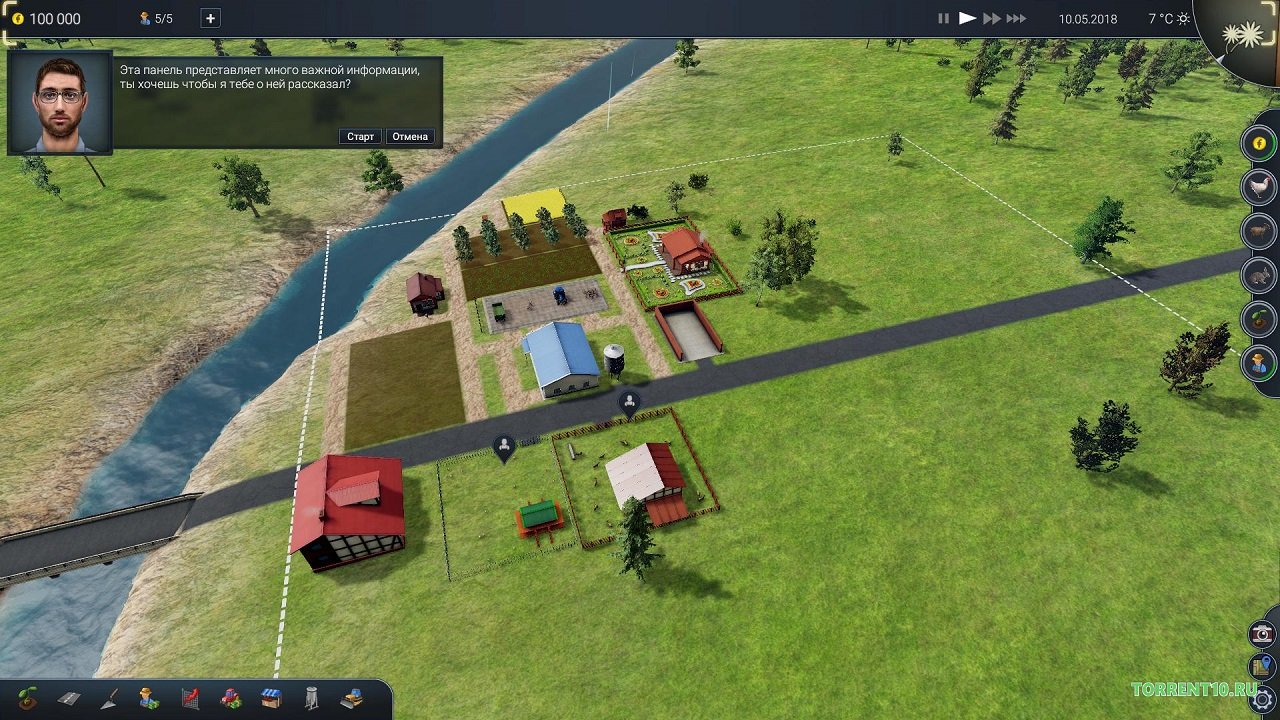This screenshot has width=1280, height=720.
Task: Open the tractor machinery purchase menu
Action: tap(231, 698)
